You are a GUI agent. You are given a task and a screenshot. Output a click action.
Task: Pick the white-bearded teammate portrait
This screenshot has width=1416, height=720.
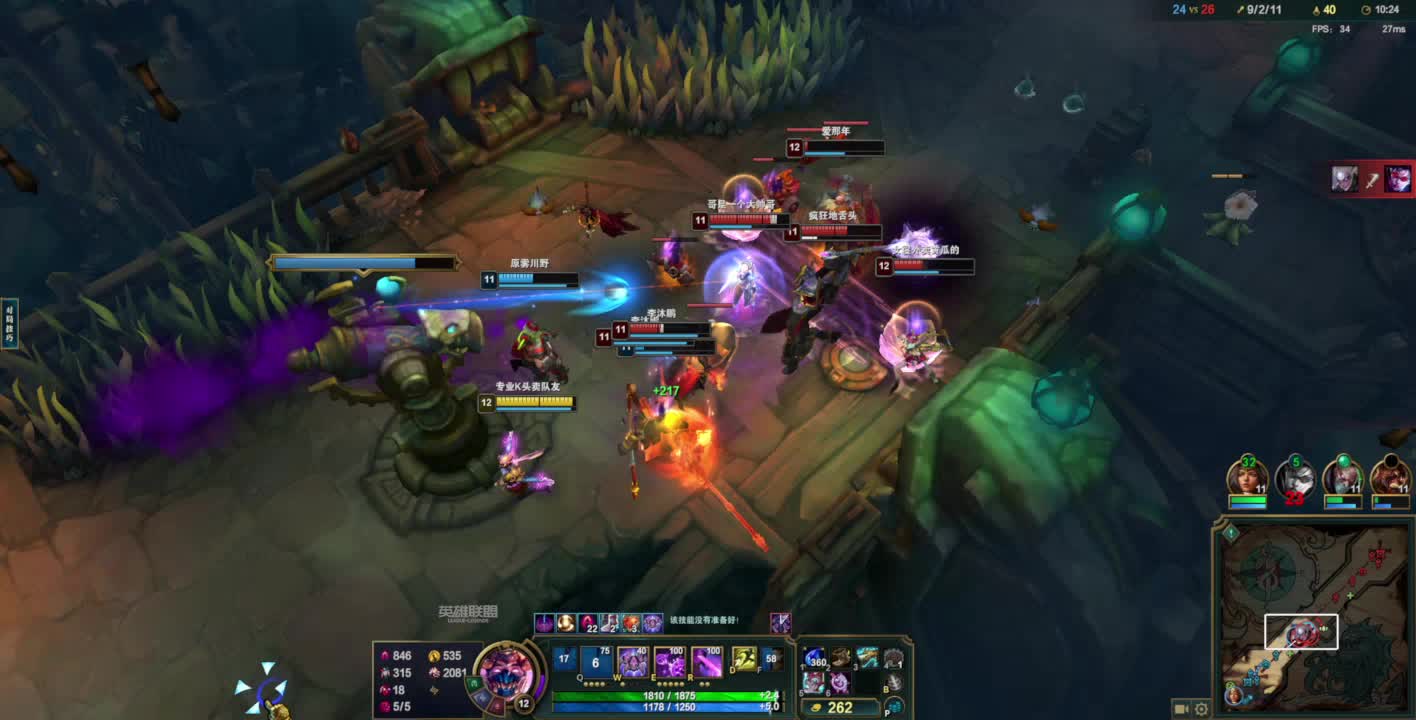click(x=1342, y=478)
